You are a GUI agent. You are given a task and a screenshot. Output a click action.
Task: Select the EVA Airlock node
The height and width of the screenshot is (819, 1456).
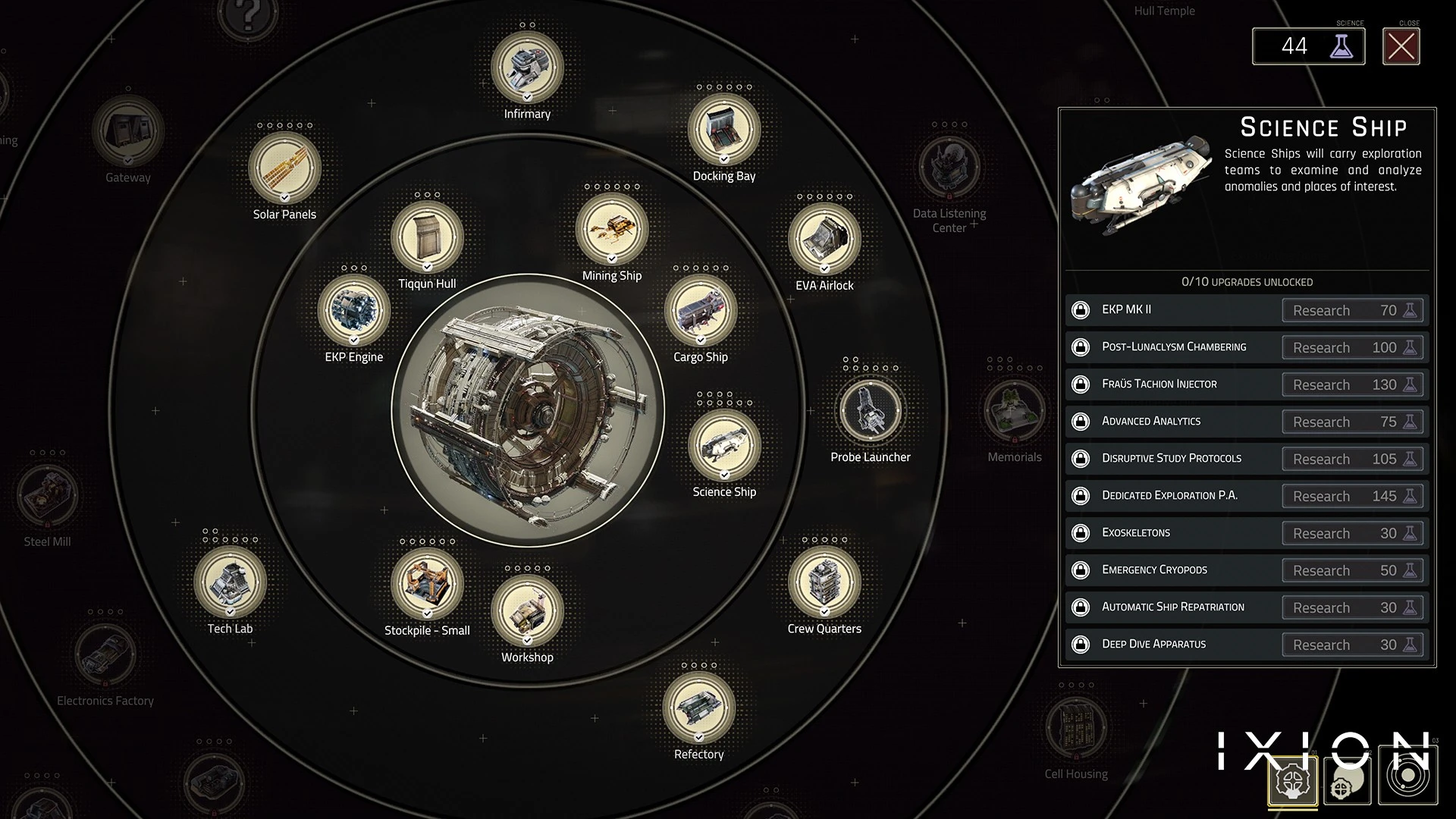click(x=824, y=238)
